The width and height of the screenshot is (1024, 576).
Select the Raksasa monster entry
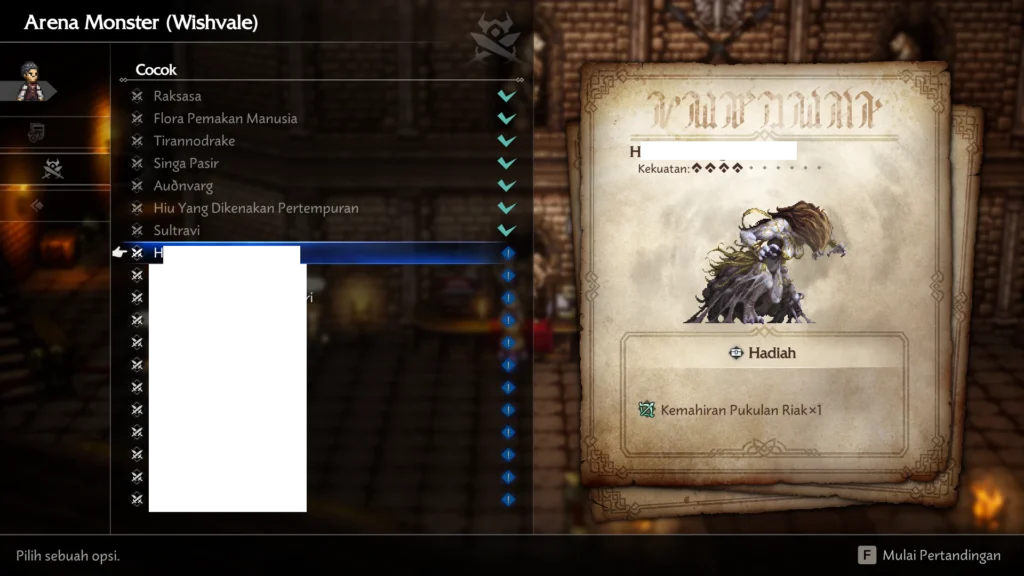coord(178,96)
